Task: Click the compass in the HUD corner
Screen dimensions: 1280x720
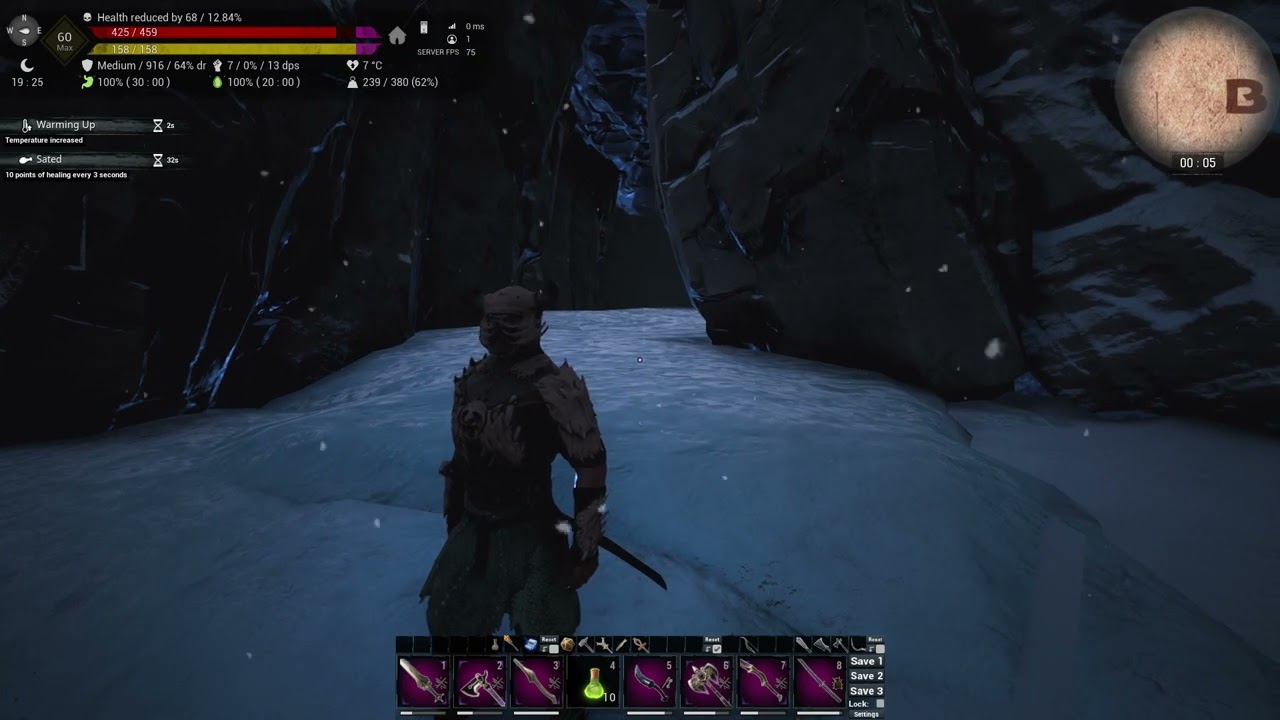Action: point(24,30)
